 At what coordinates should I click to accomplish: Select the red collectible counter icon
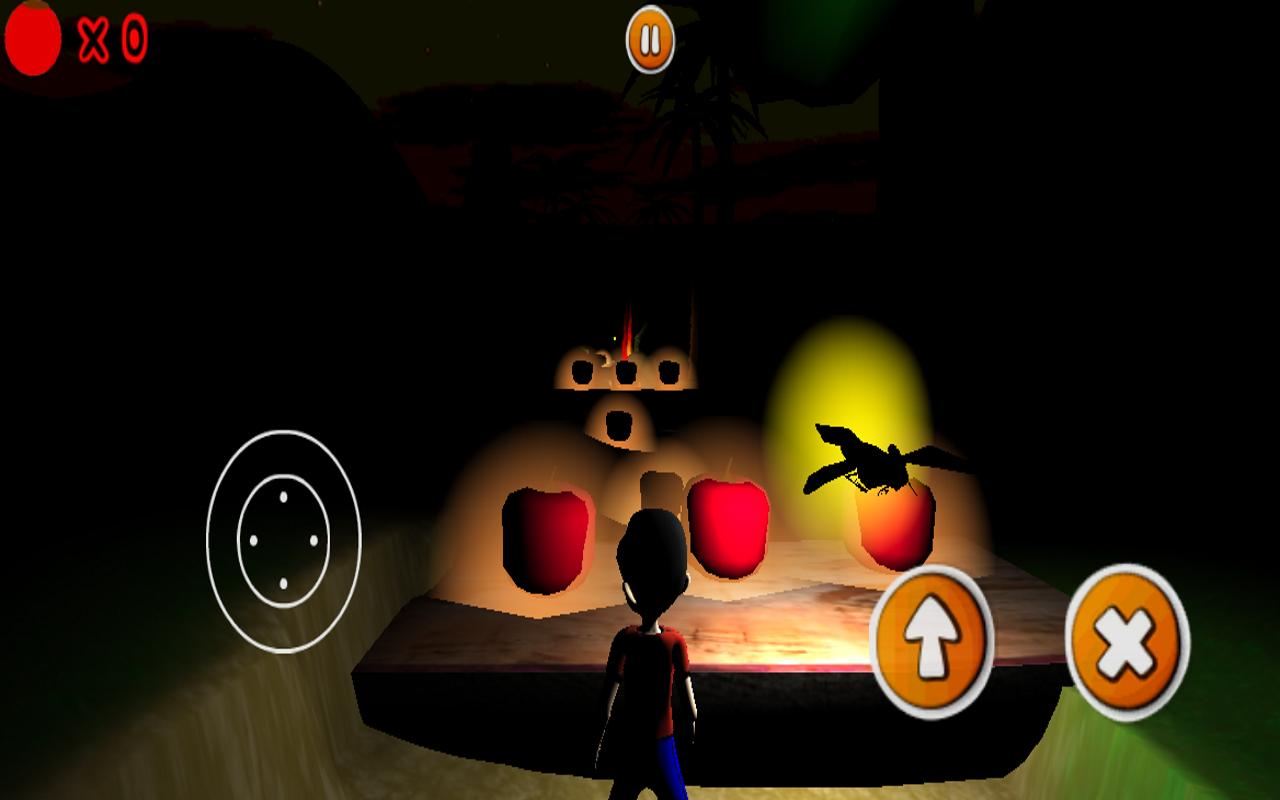(31, 40)
